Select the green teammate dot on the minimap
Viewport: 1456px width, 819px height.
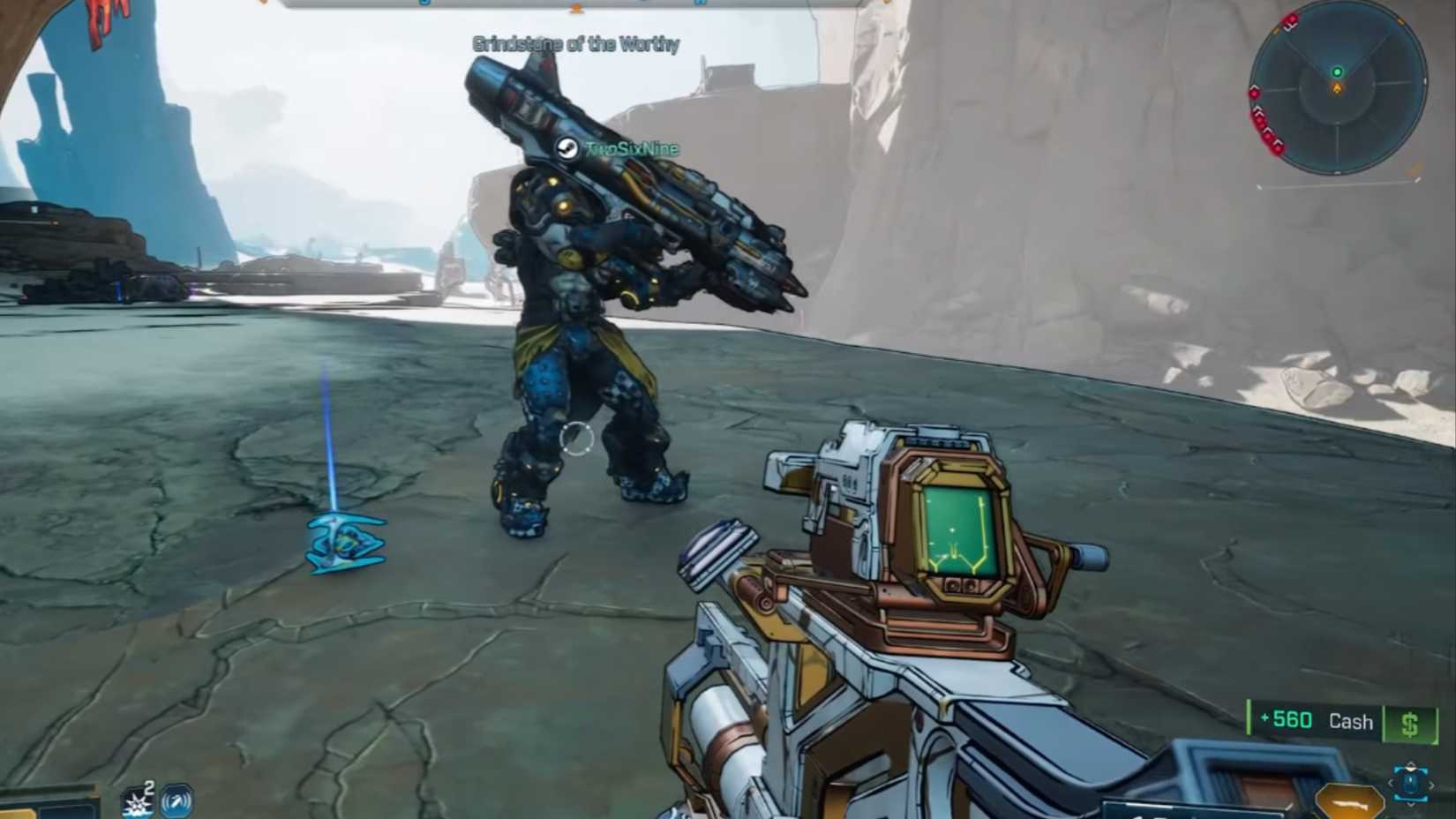tap(1337, 72)
